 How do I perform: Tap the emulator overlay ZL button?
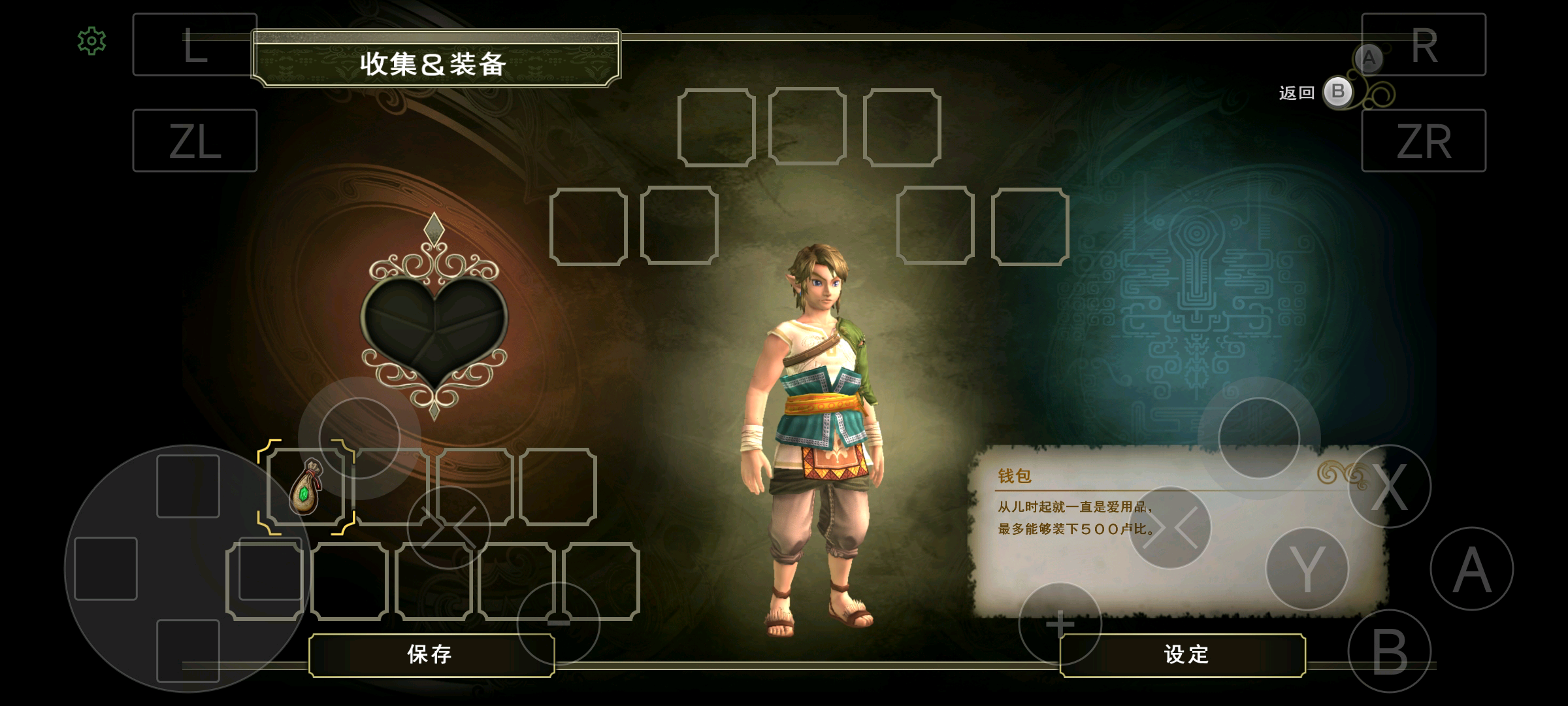[195, 141]
